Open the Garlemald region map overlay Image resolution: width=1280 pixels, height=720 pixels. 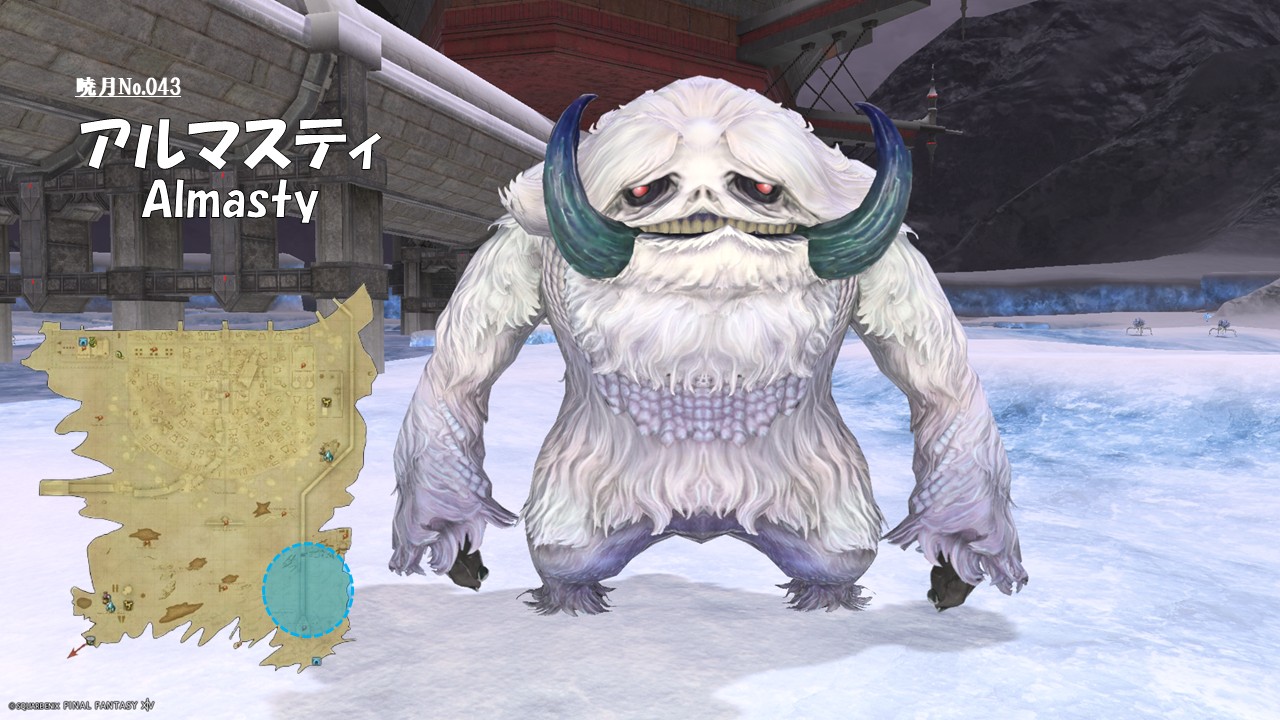(200, 480)
